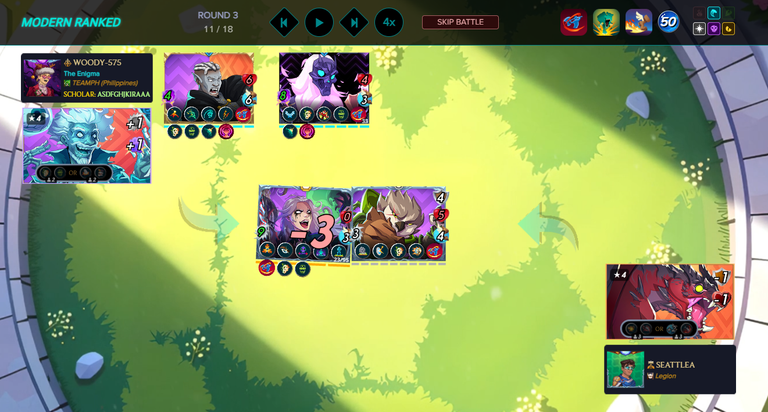Inspect the red dragon summoner card
Screen dimensions: 768x412
click(x=670, y=302)
